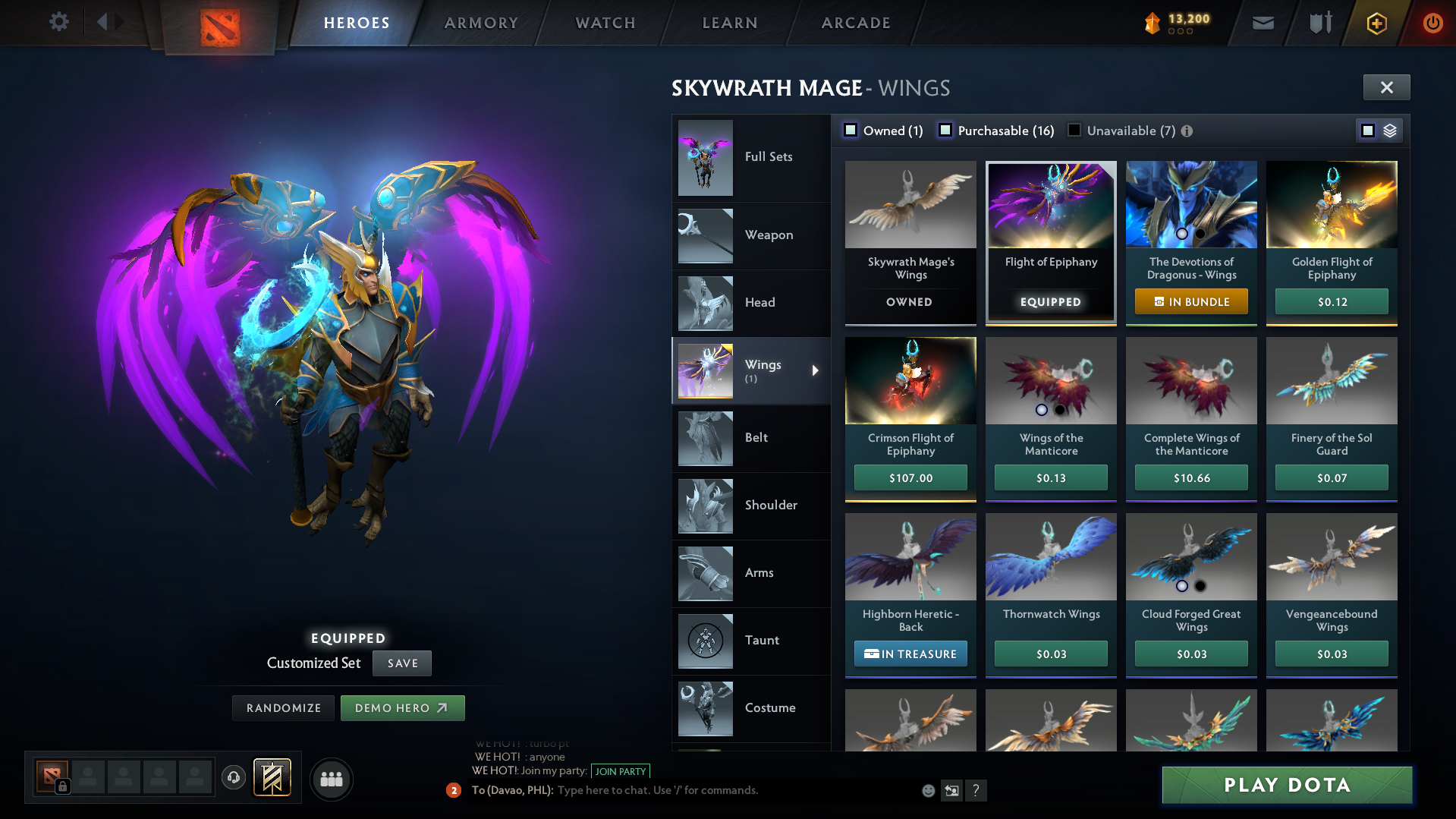Open the friends list icon
This screenshot has height=819, width=1456.
[x=331, y=779]
